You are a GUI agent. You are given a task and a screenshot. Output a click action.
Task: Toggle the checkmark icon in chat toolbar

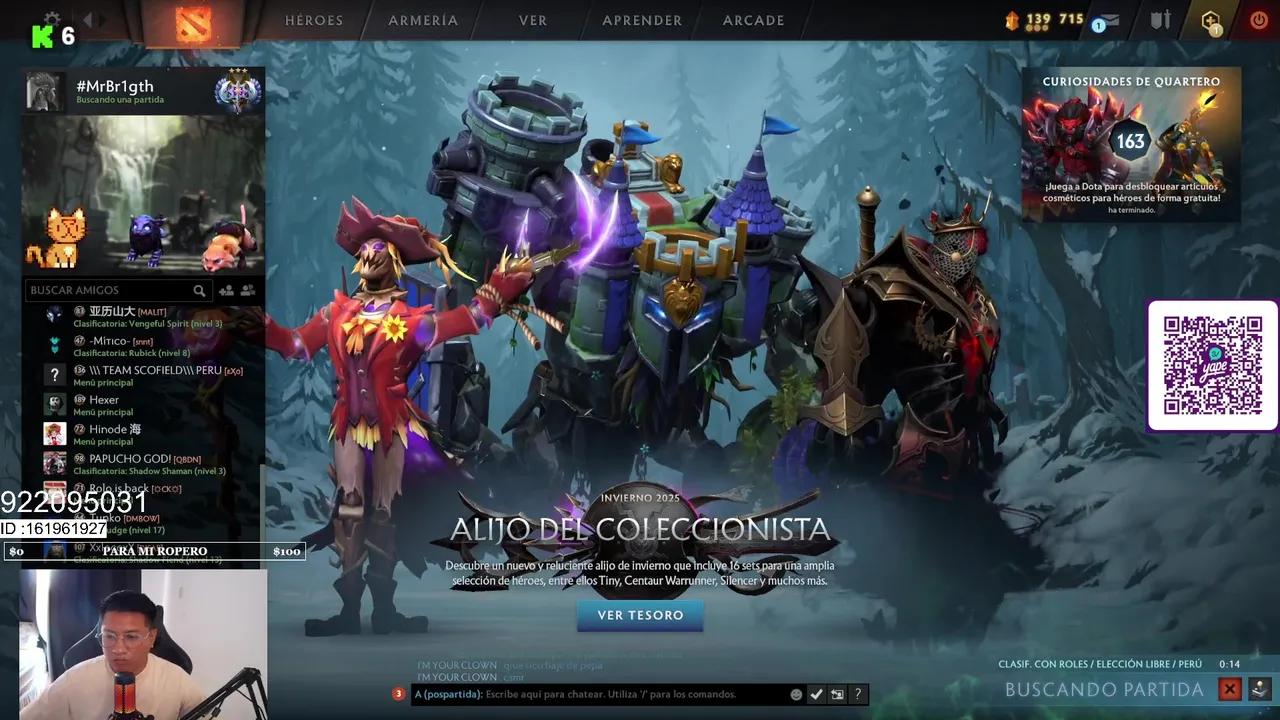coord(817,693)
